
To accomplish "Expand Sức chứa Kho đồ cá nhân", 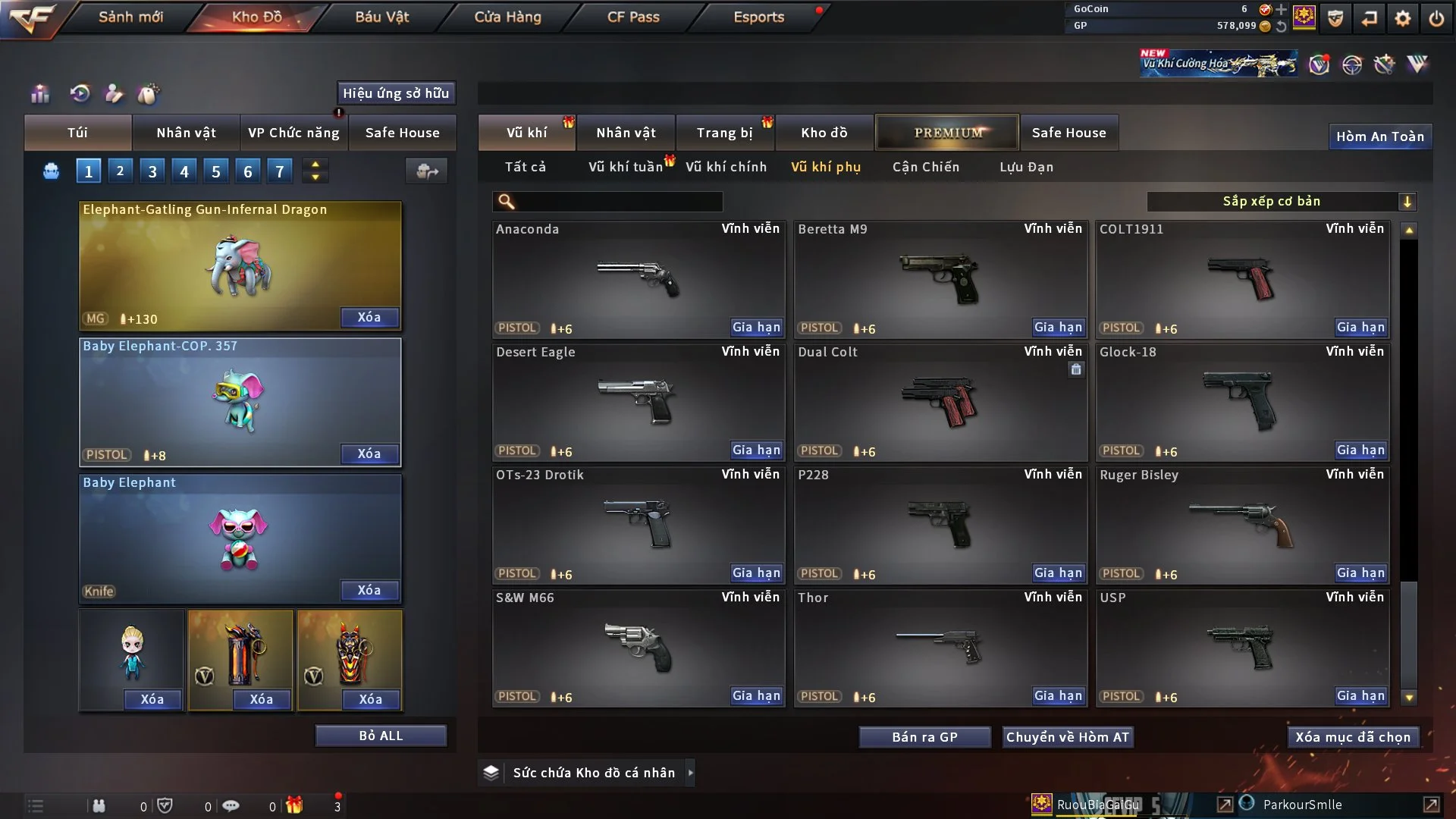I will 690,773.
